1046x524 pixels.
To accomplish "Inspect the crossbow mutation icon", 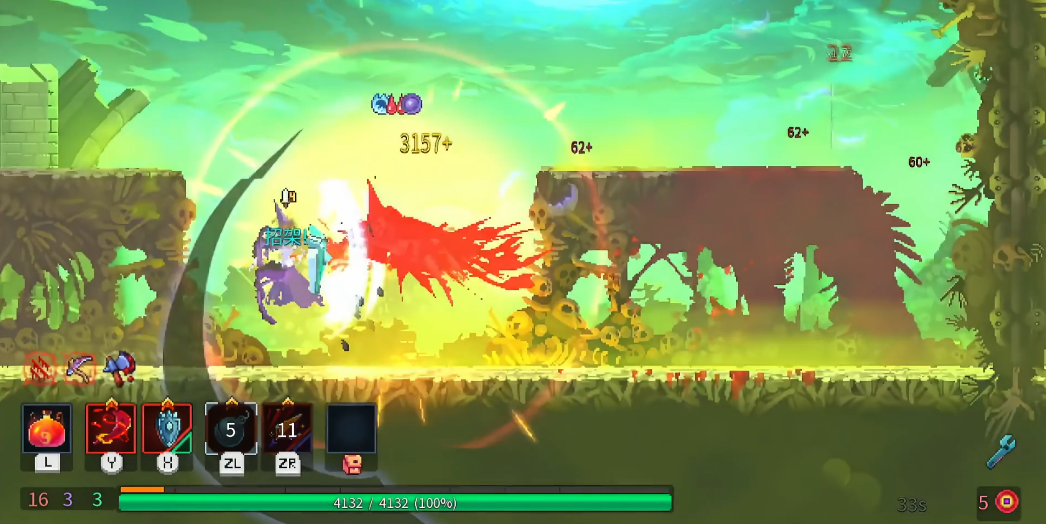I will click(x=78, y=368).
